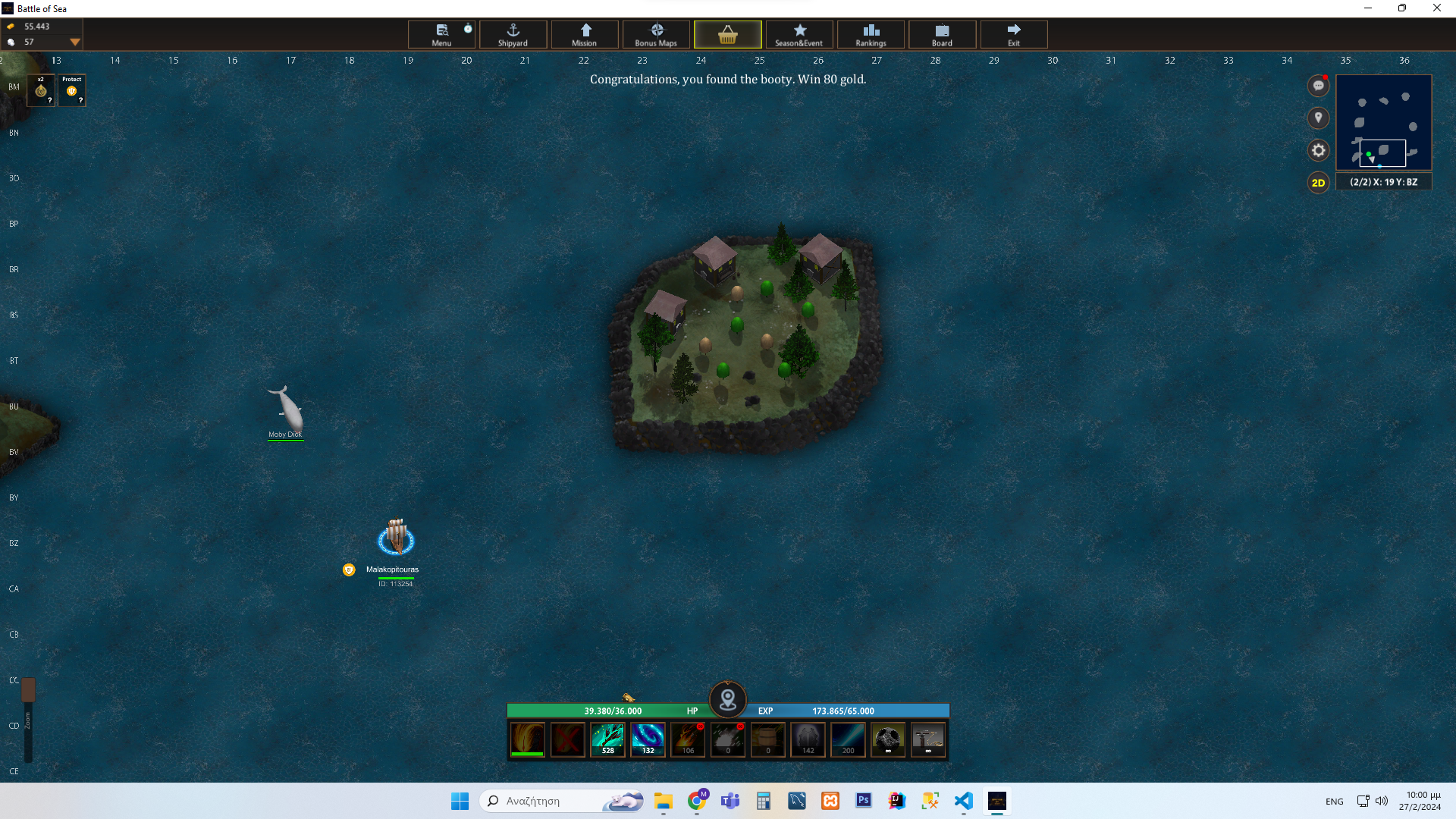Screen dimensions: 1456x819
Task: Expand the resources dropdown arrow
Action: tap(75, 42)
